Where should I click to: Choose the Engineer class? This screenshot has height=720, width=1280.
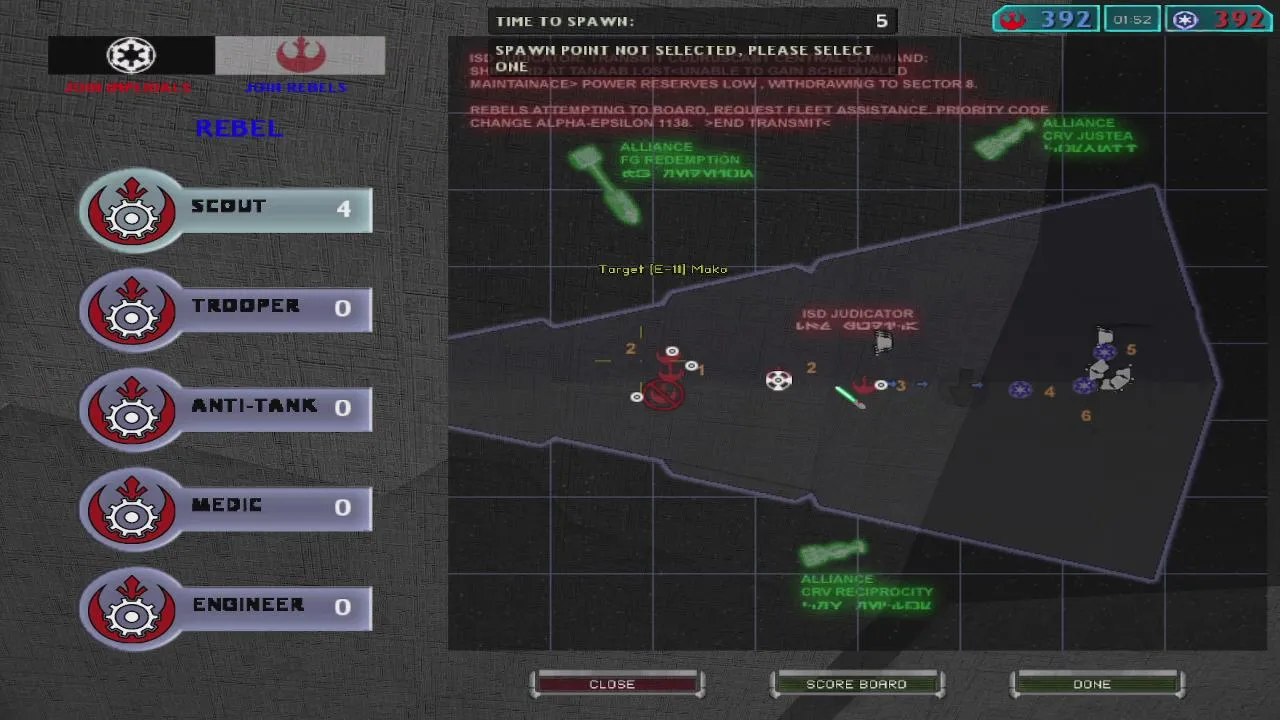226,606
